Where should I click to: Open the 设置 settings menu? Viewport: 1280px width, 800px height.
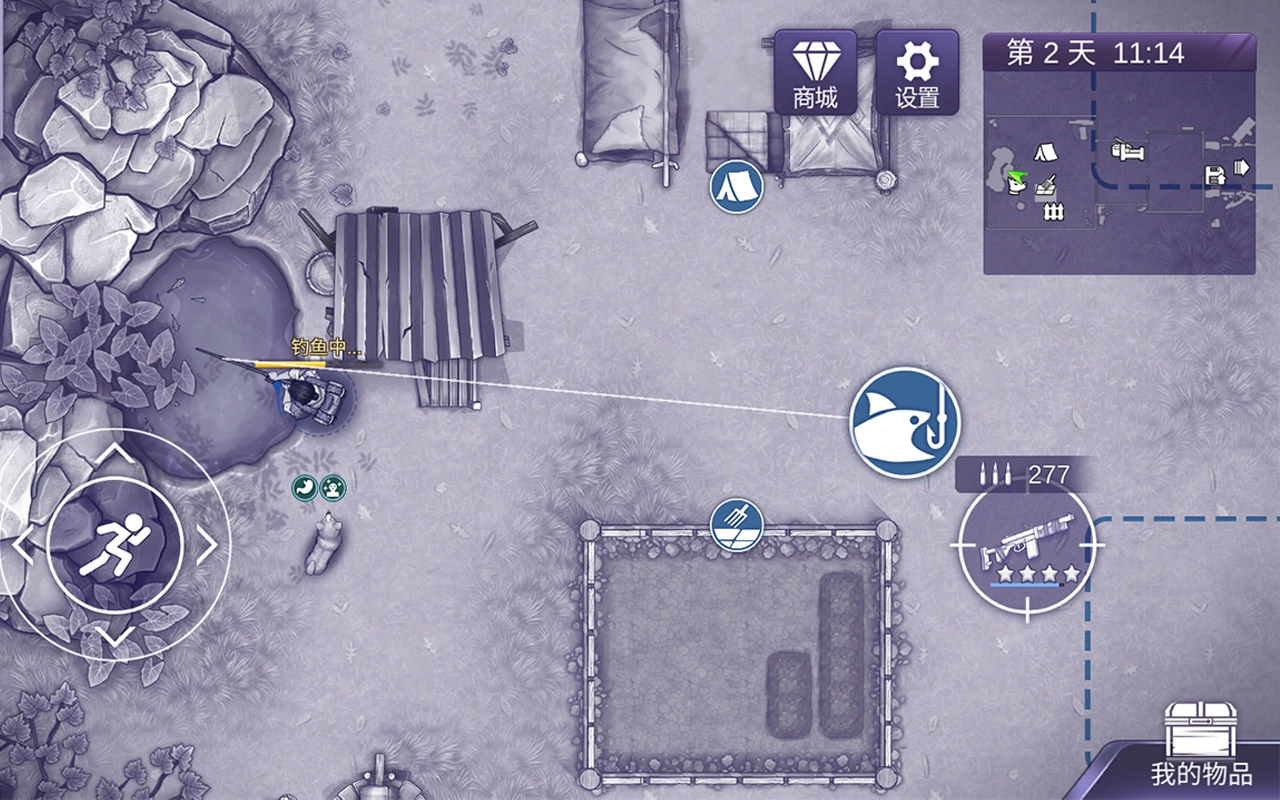tap(917, 72)
